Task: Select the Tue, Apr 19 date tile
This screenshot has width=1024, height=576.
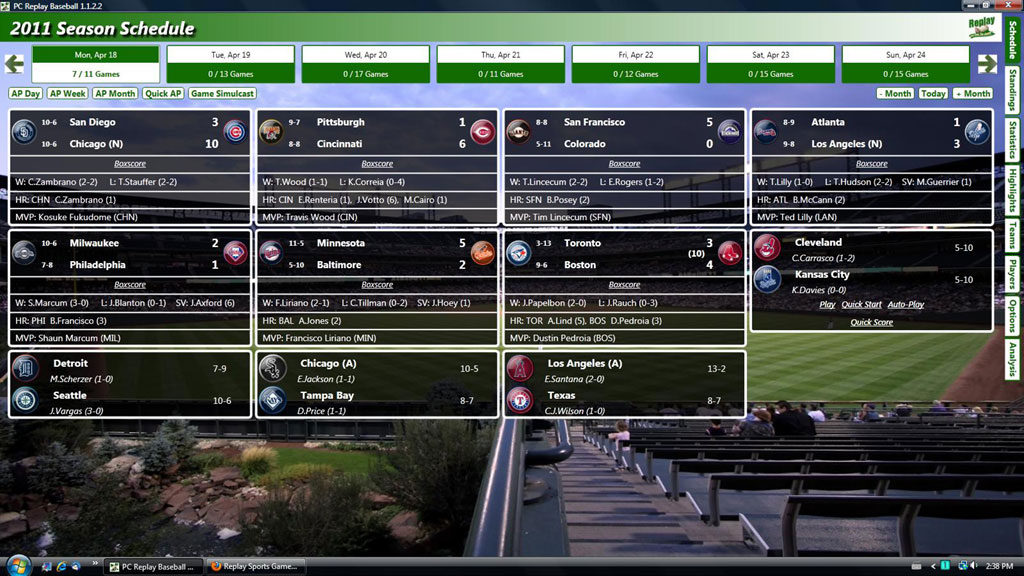Action: click(231, 64)
